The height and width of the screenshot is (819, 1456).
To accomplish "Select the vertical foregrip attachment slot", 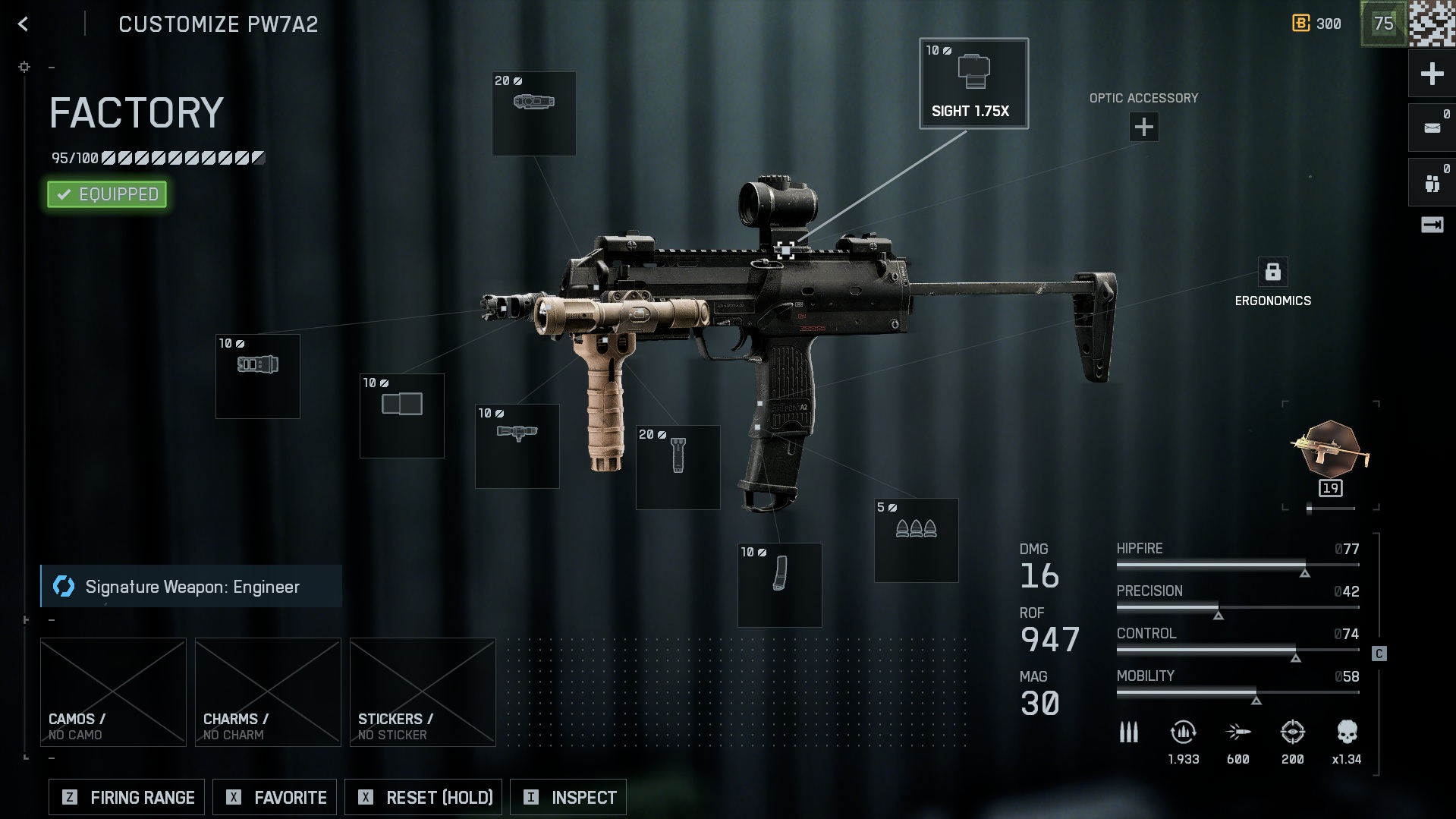I will 678,467.
